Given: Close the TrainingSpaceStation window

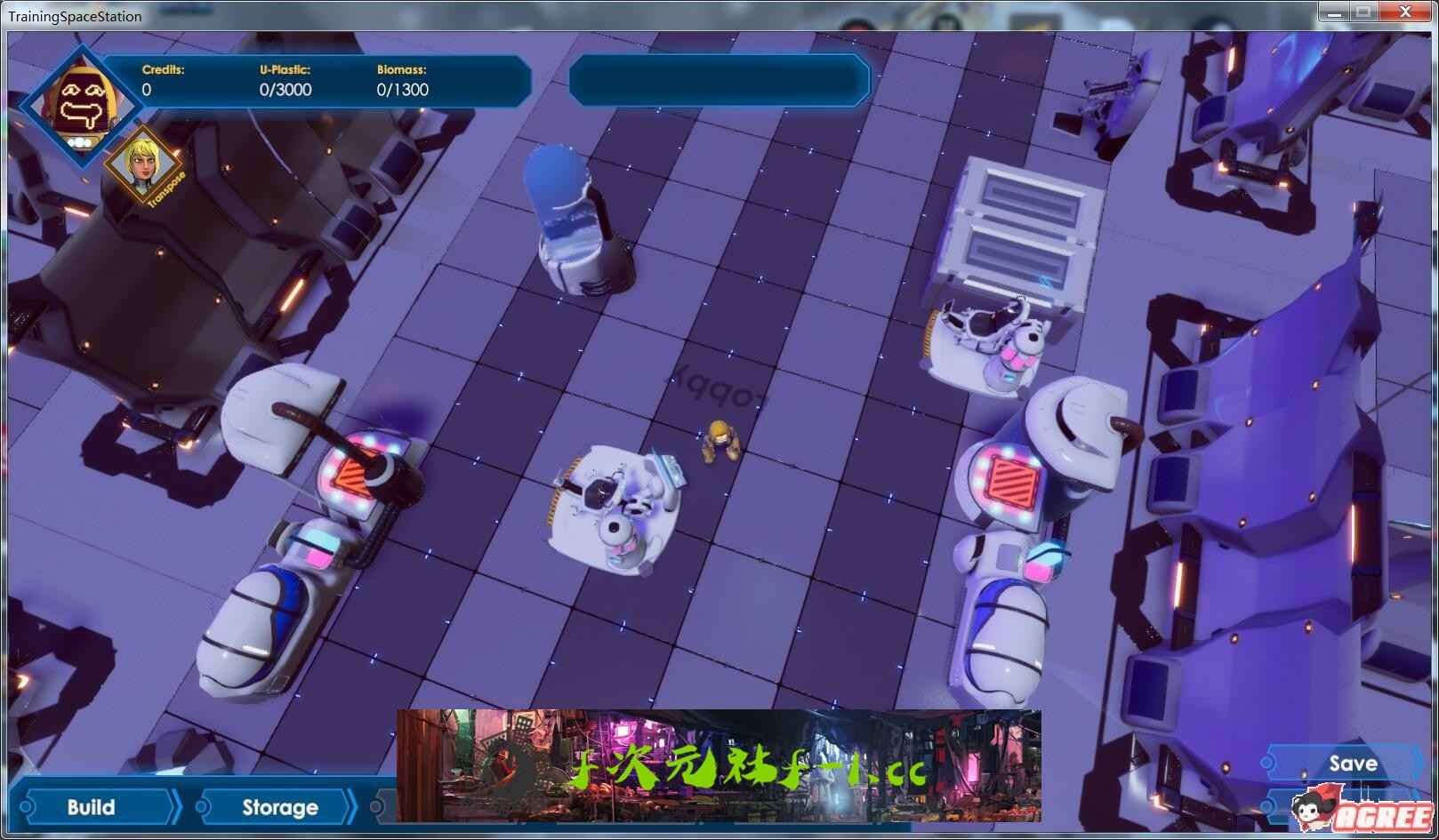Looking at the screenshot, I should pos(1405,12).
